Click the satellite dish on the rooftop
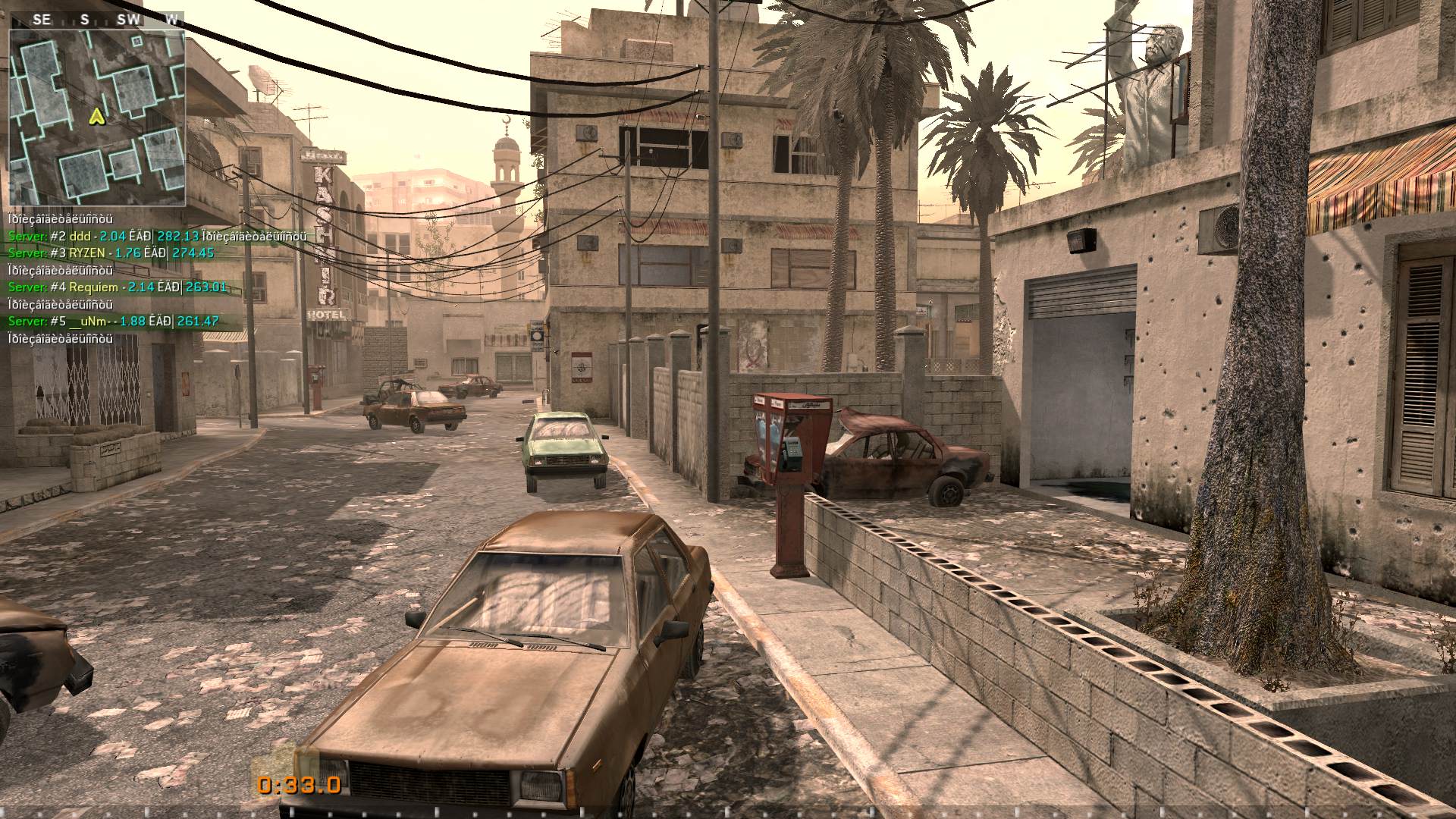This screenshot has height=819, width=1456. (x=259, y=80)
